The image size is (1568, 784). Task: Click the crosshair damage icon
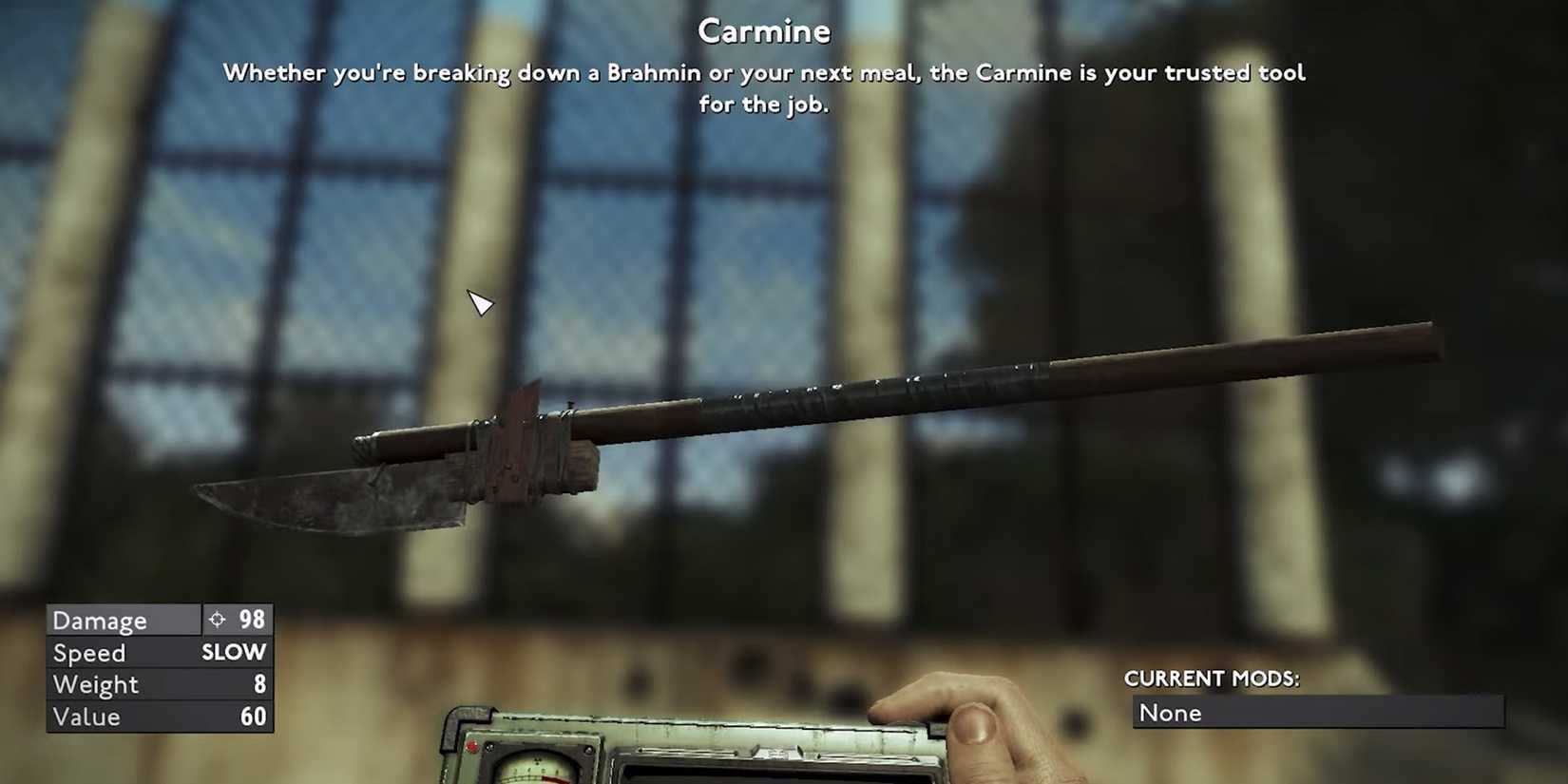[x=220, y=620]
